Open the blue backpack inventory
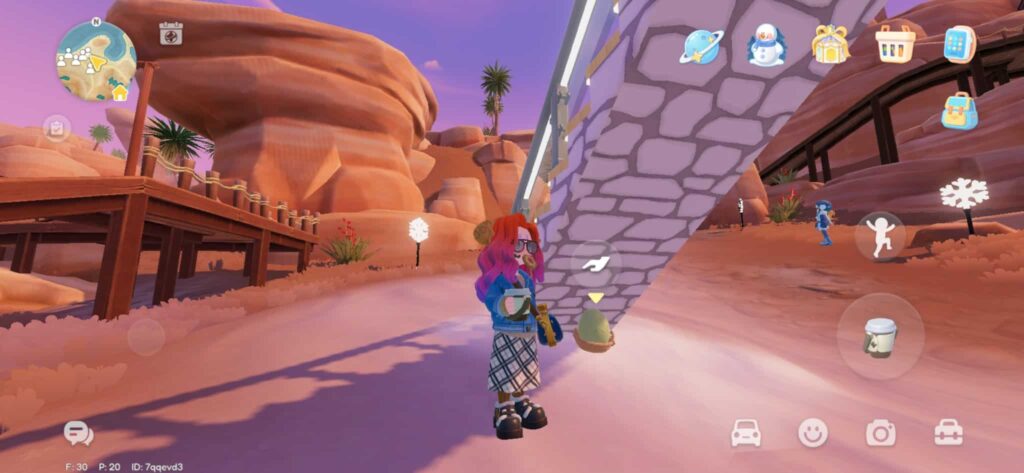Viewport: 1024px width, 473px height. click(959, 110)
